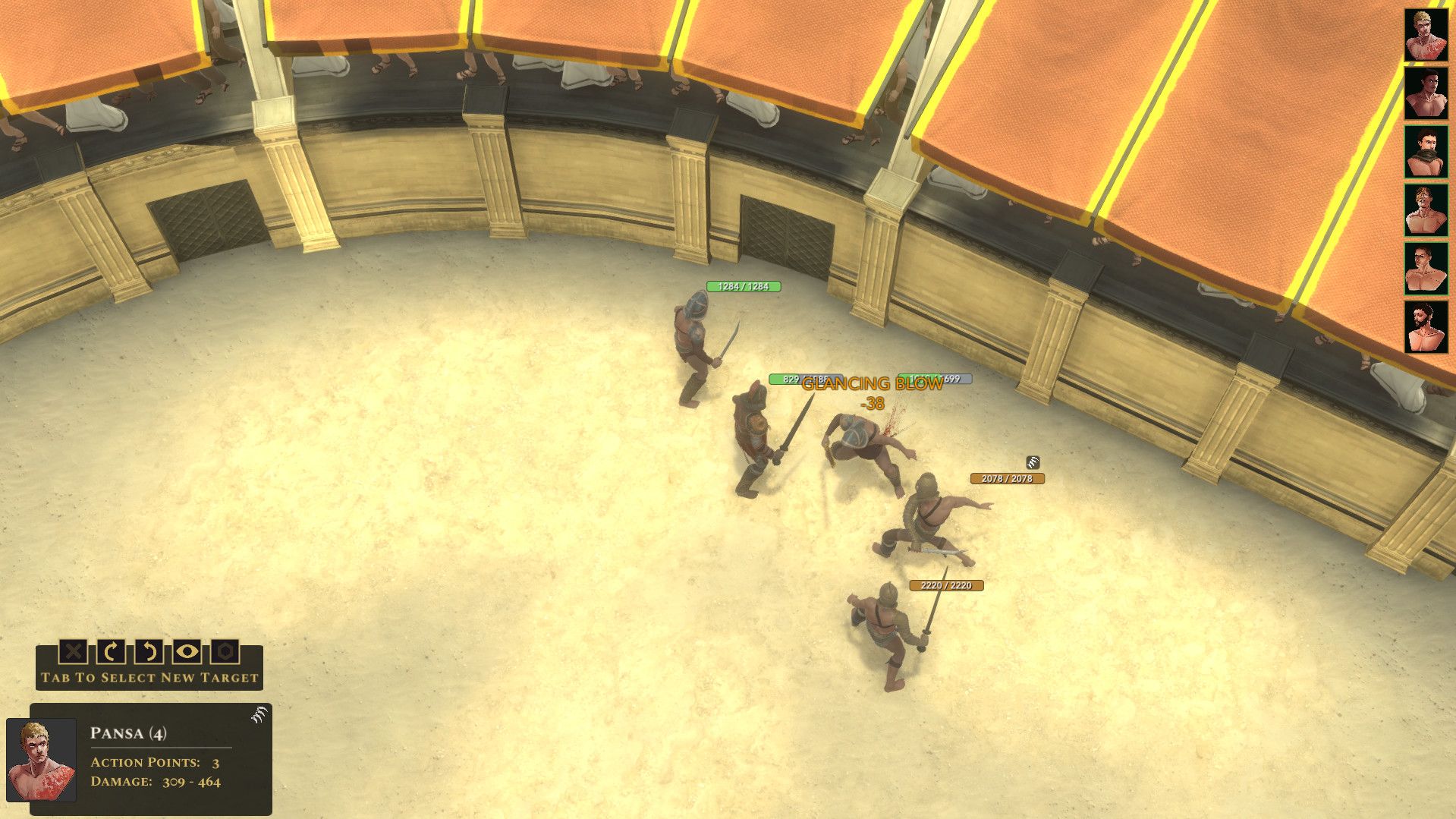Select the turn-right arrow icon
This screenshot has height=819, width=1456.
112,653
